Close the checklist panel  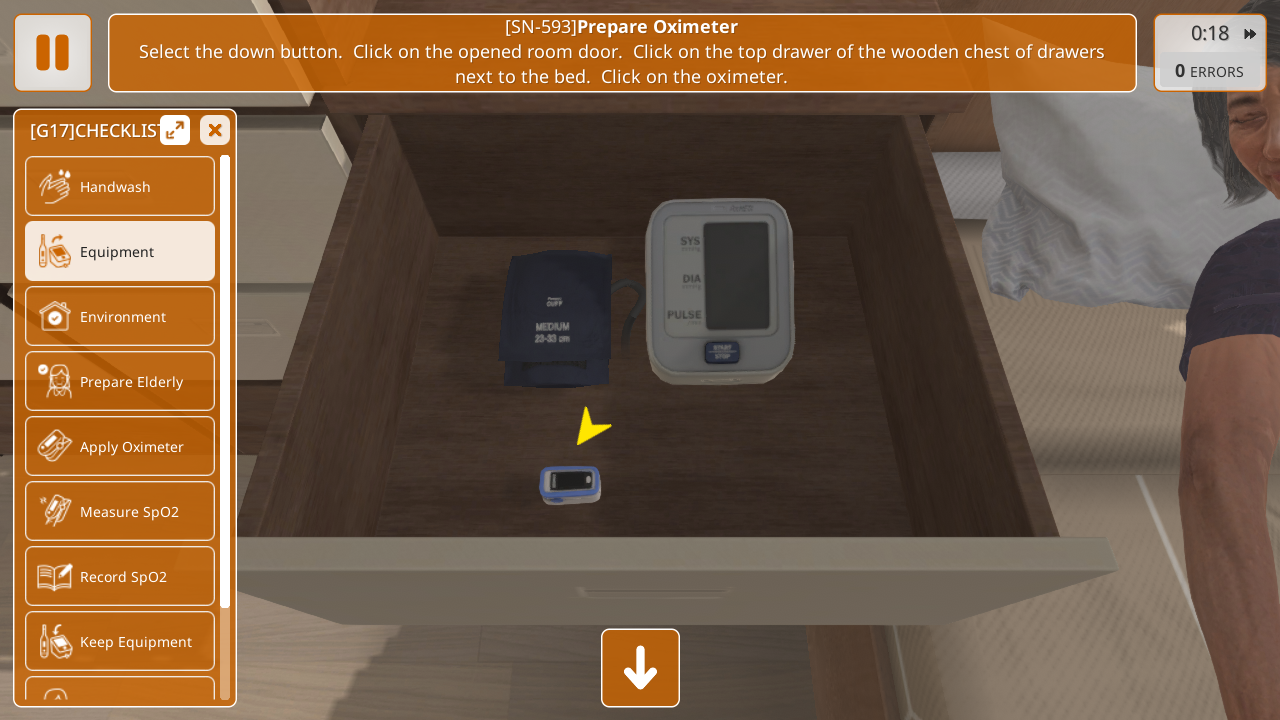(215, 130)
